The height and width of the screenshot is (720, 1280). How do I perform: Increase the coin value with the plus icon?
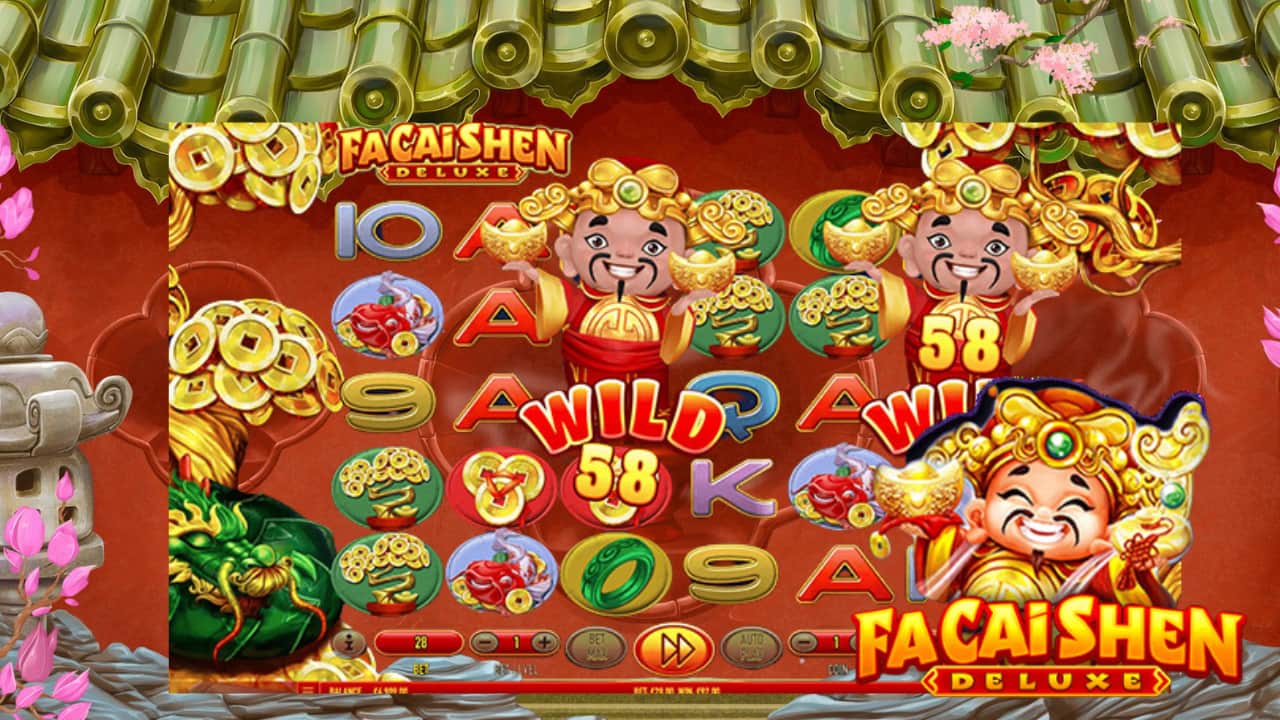click(x=856, y=642)
